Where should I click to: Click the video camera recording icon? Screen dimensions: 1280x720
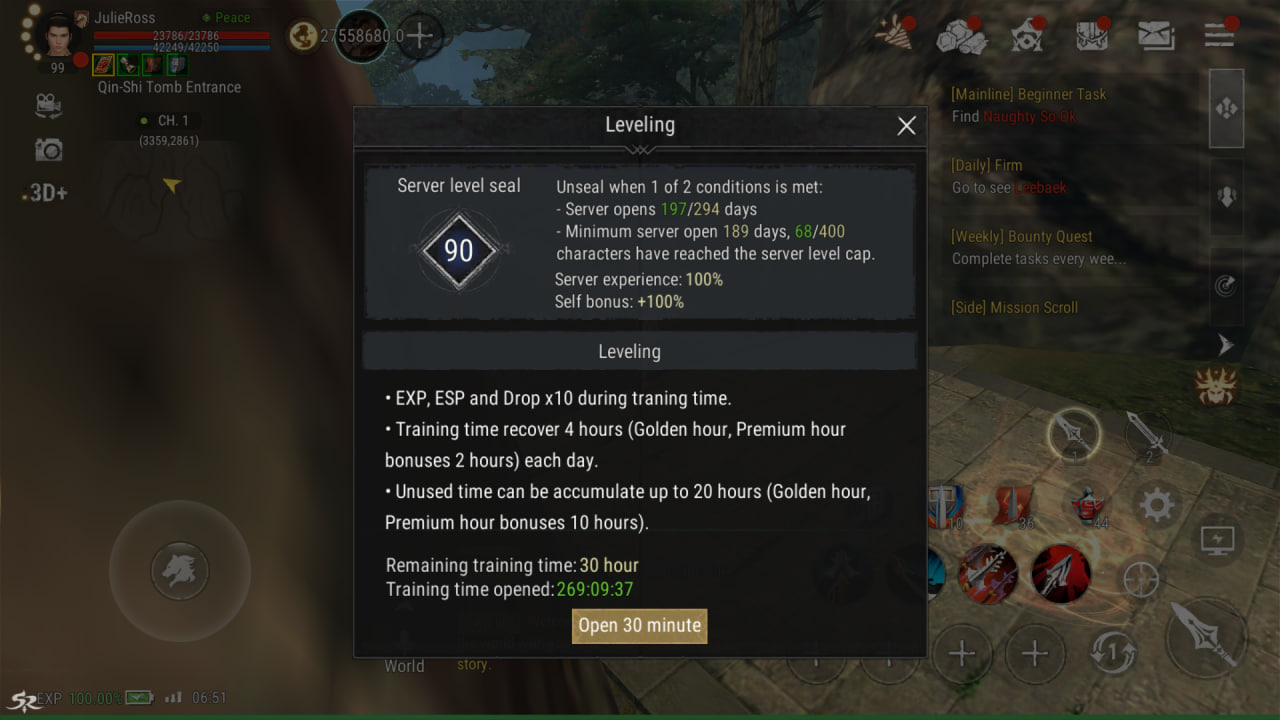(x=48, y=105)
